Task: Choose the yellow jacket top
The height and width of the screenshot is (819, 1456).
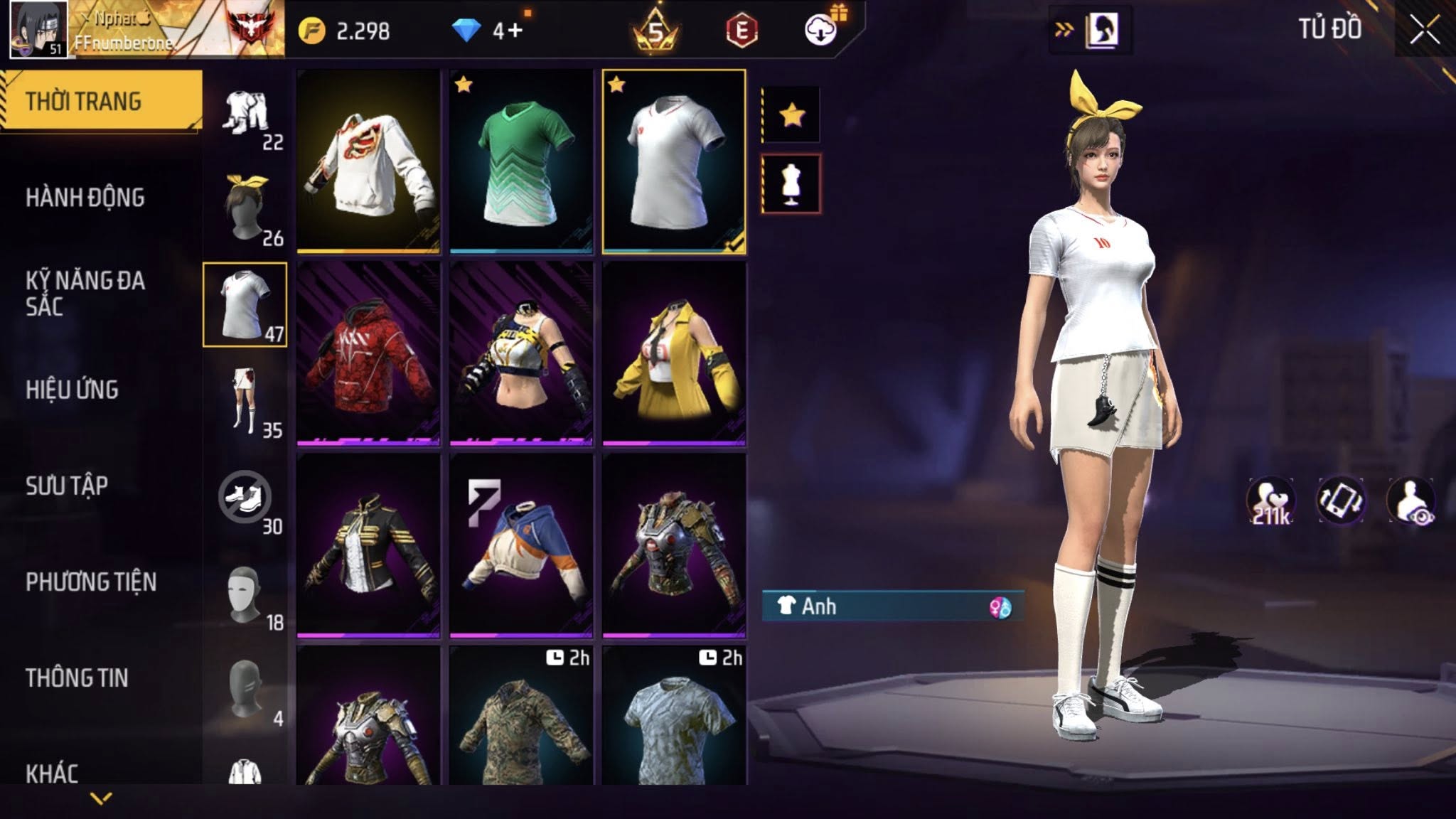Action: [674, 354]
